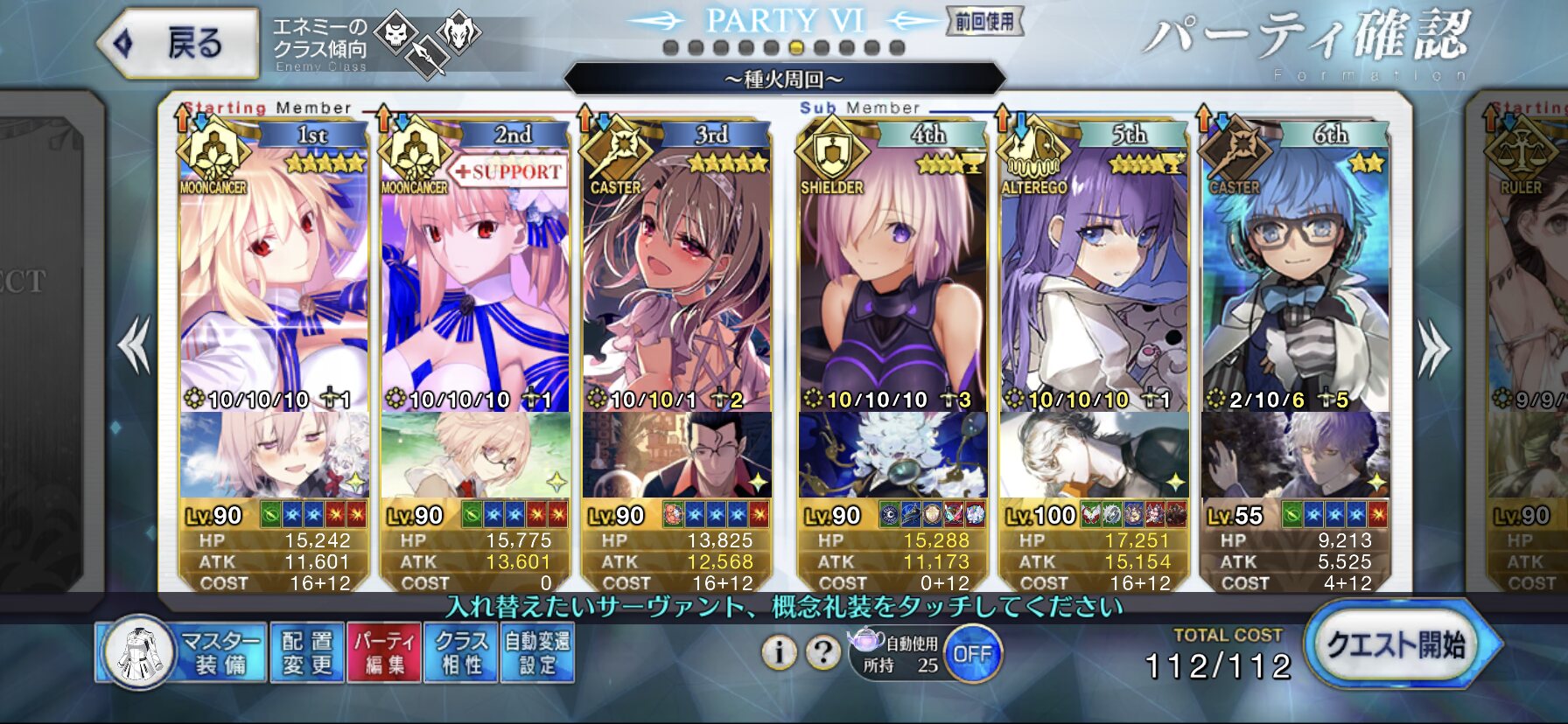
Task: Select the Shielder's craft essence
Action: (892, 455)
